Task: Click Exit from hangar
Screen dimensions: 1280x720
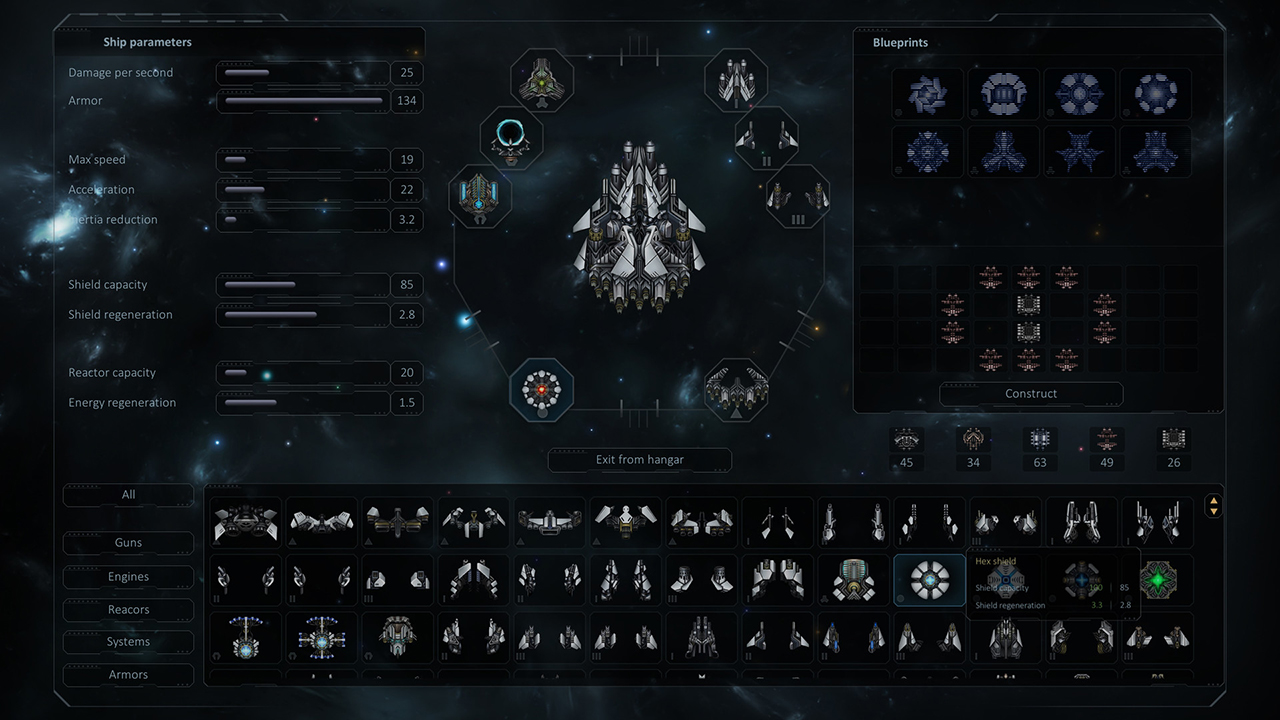Action: (639, 460)
